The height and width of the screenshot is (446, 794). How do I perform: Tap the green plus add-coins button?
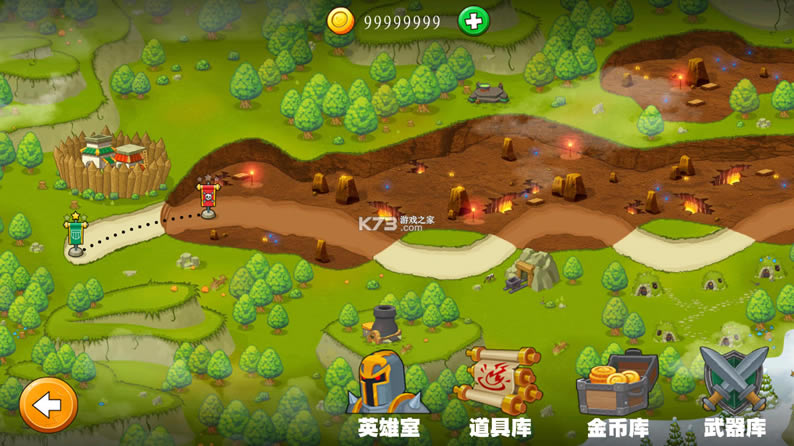[x=473, y=21]
